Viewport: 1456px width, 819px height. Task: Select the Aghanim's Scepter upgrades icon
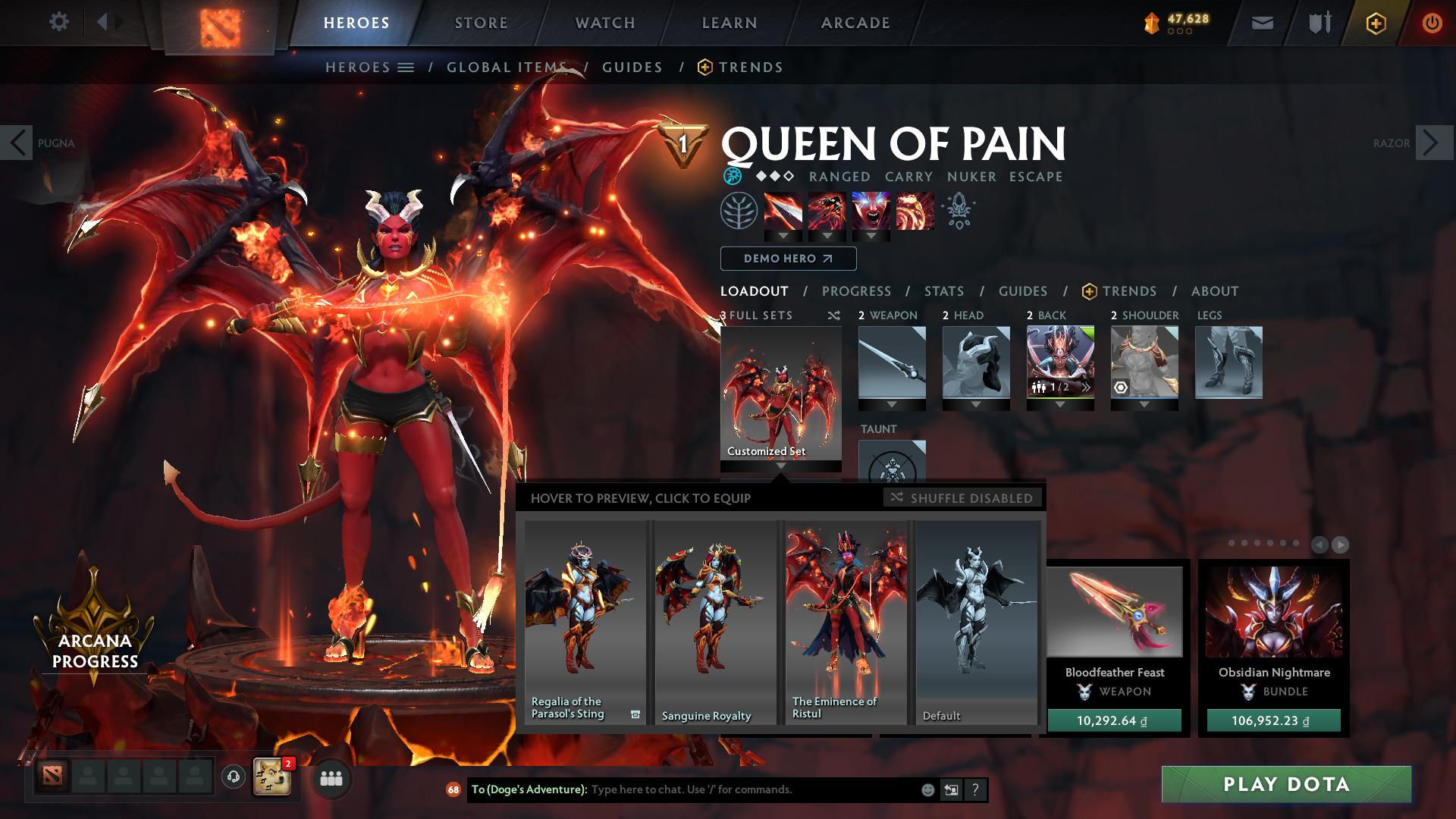957,212
